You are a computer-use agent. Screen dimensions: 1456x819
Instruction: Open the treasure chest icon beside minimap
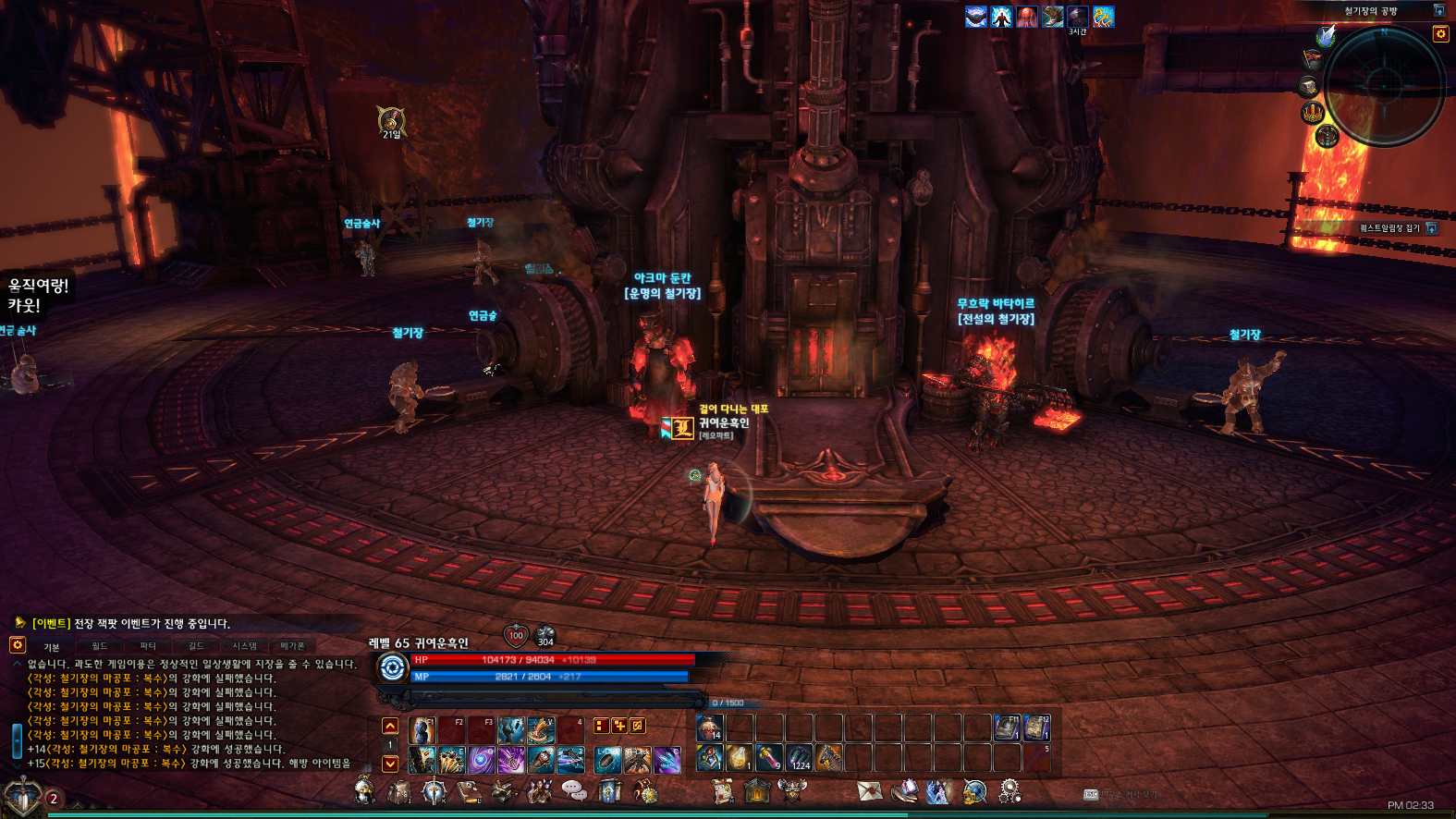pos(1308,87)
